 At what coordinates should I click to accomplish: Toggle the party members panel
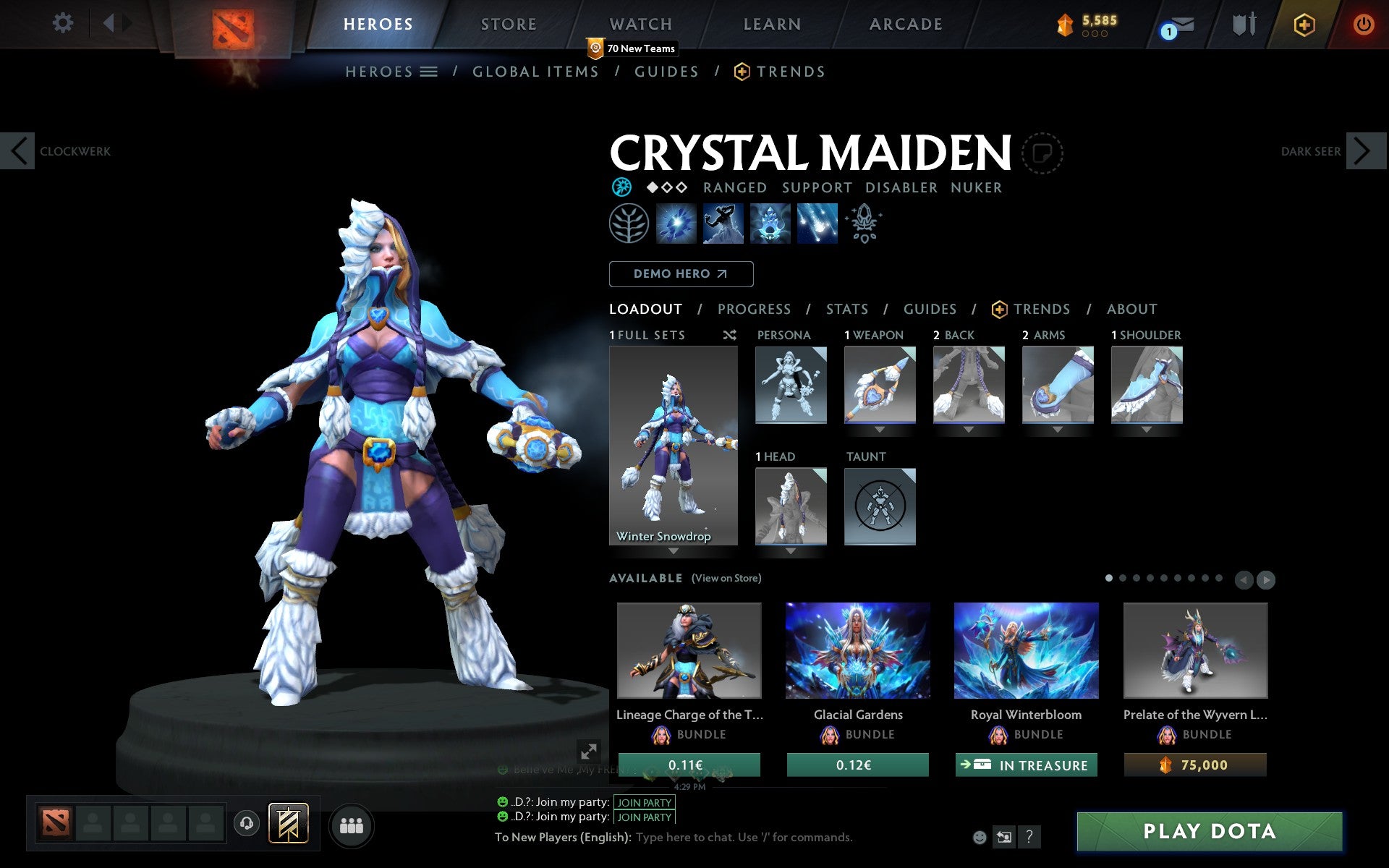[352, 824]
